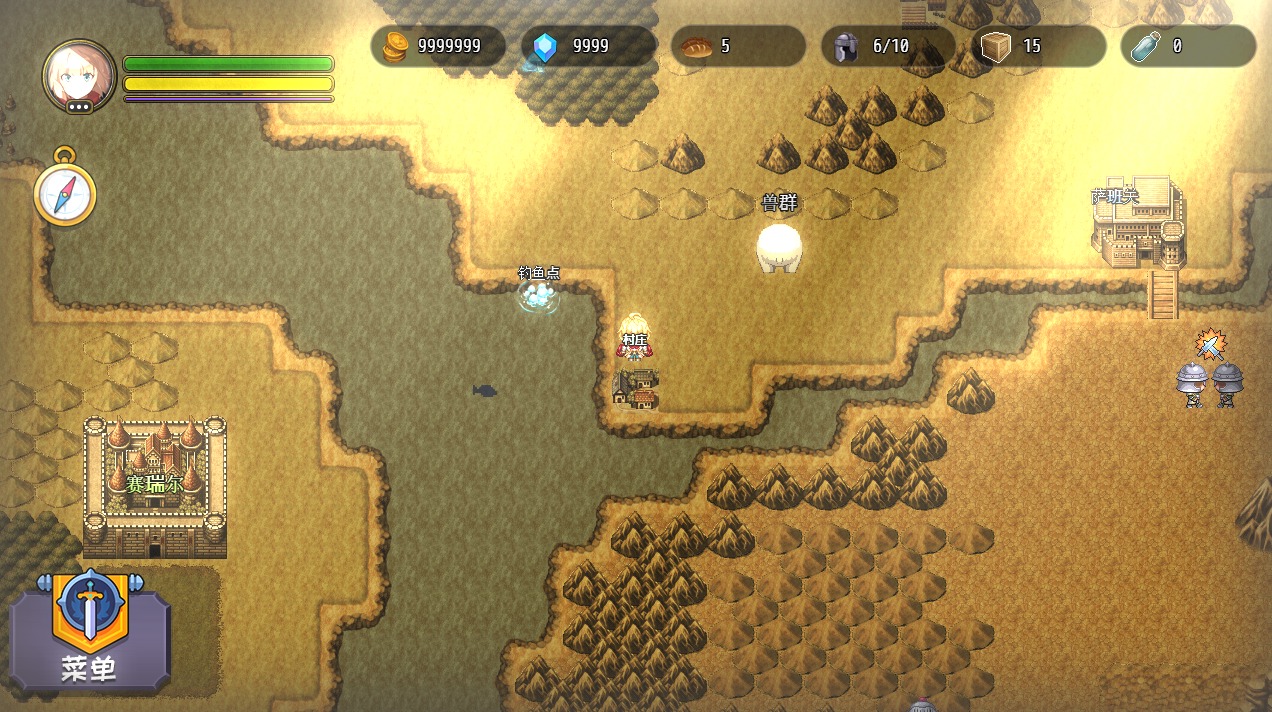Select the blonde character portrait

pos(79,76)
